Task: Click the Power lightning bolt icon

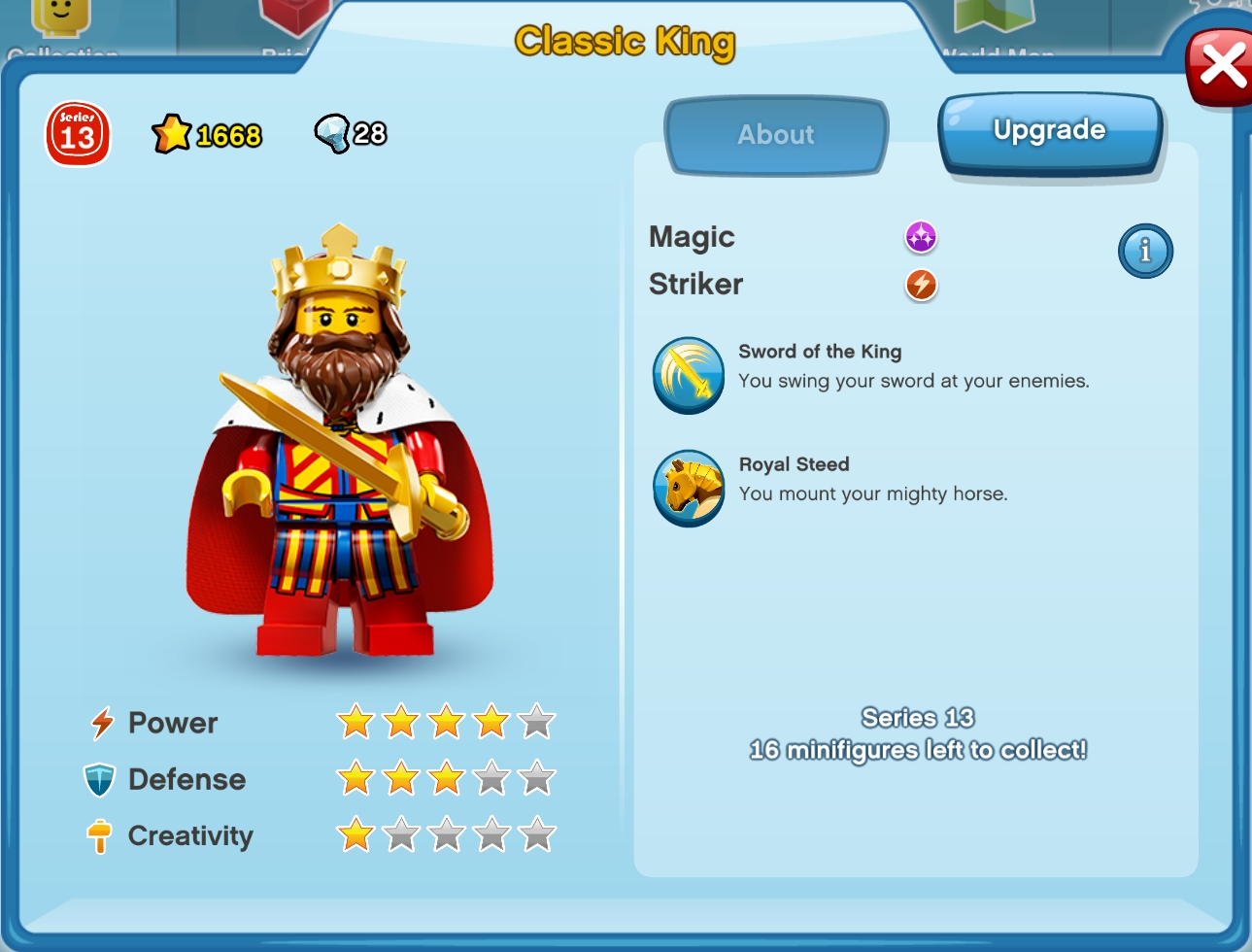Action: (101, 723)
